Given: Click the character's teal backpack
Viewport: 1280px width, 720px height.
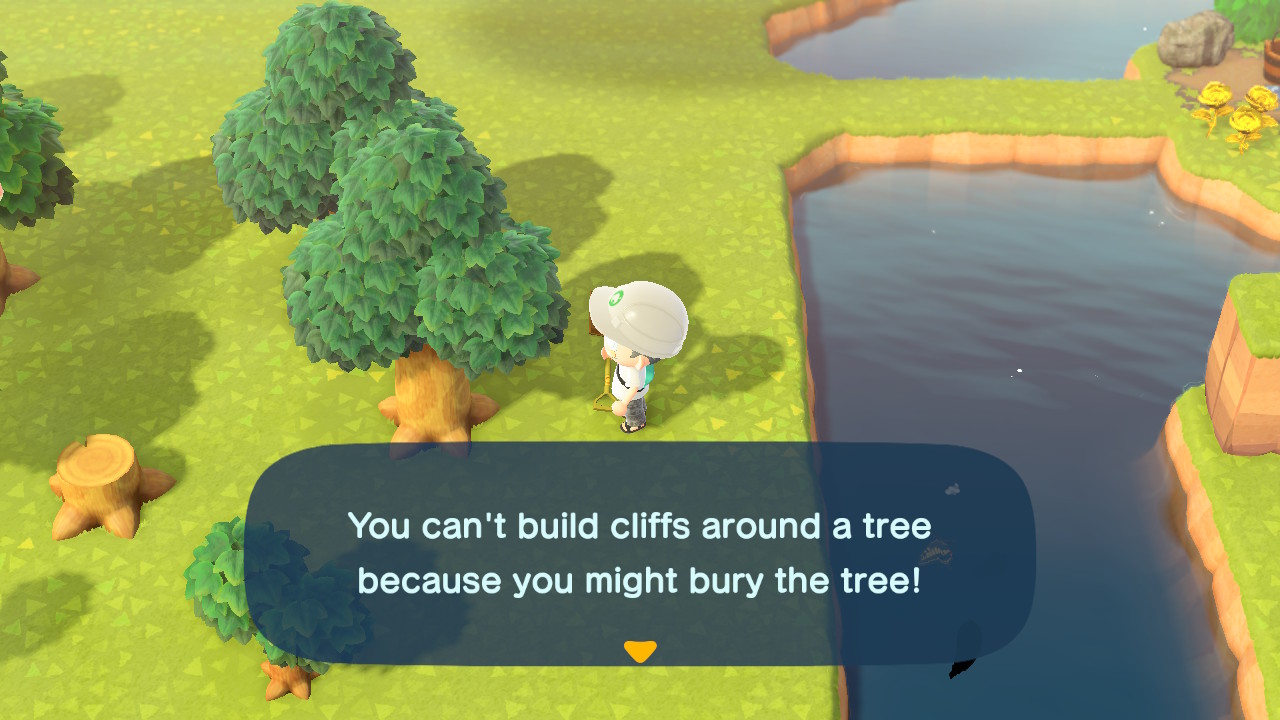Looking at the screenshot, I should pyautogui.click(x=650, y=375).
